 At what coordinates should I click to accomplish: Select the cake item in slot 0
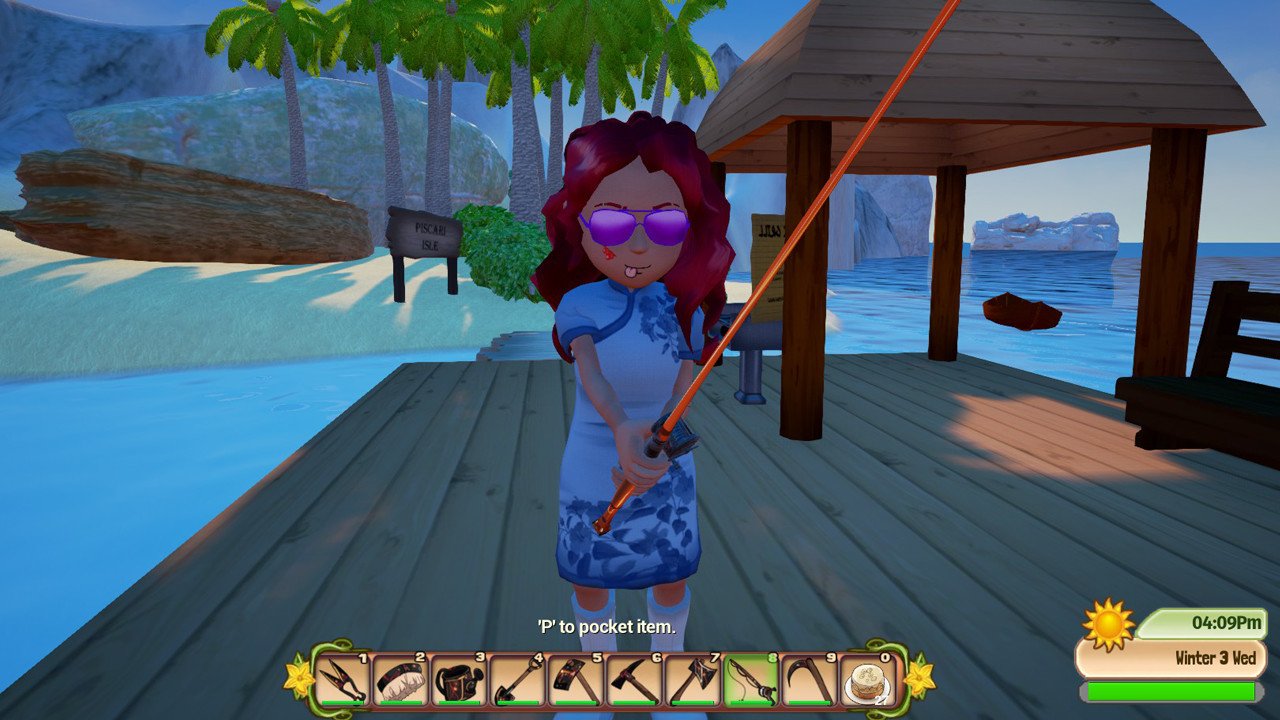click(x=866, y=680)
